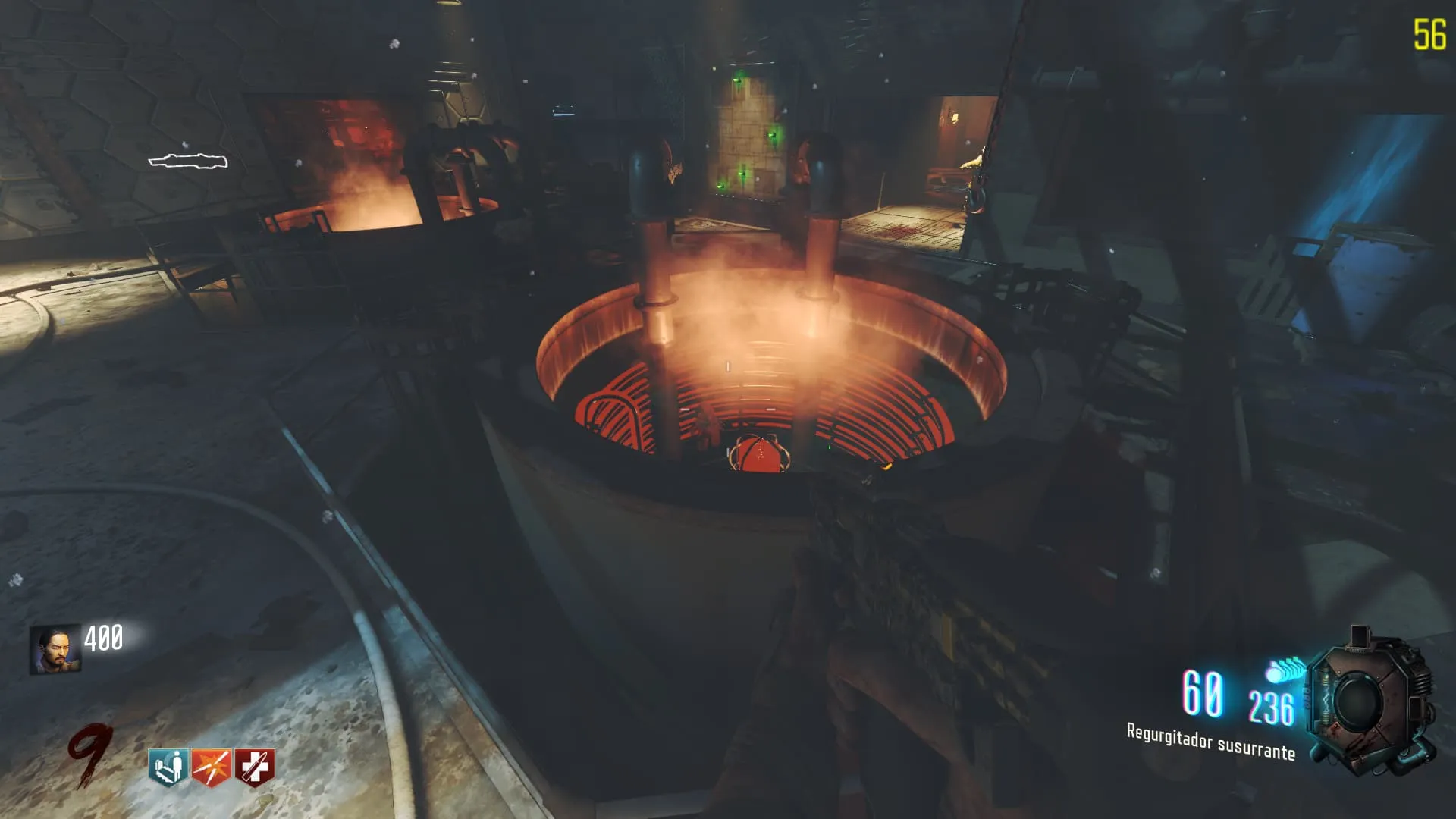
Task: Select the orange crossed-bullets perk icon
Action: pos(211,767)
